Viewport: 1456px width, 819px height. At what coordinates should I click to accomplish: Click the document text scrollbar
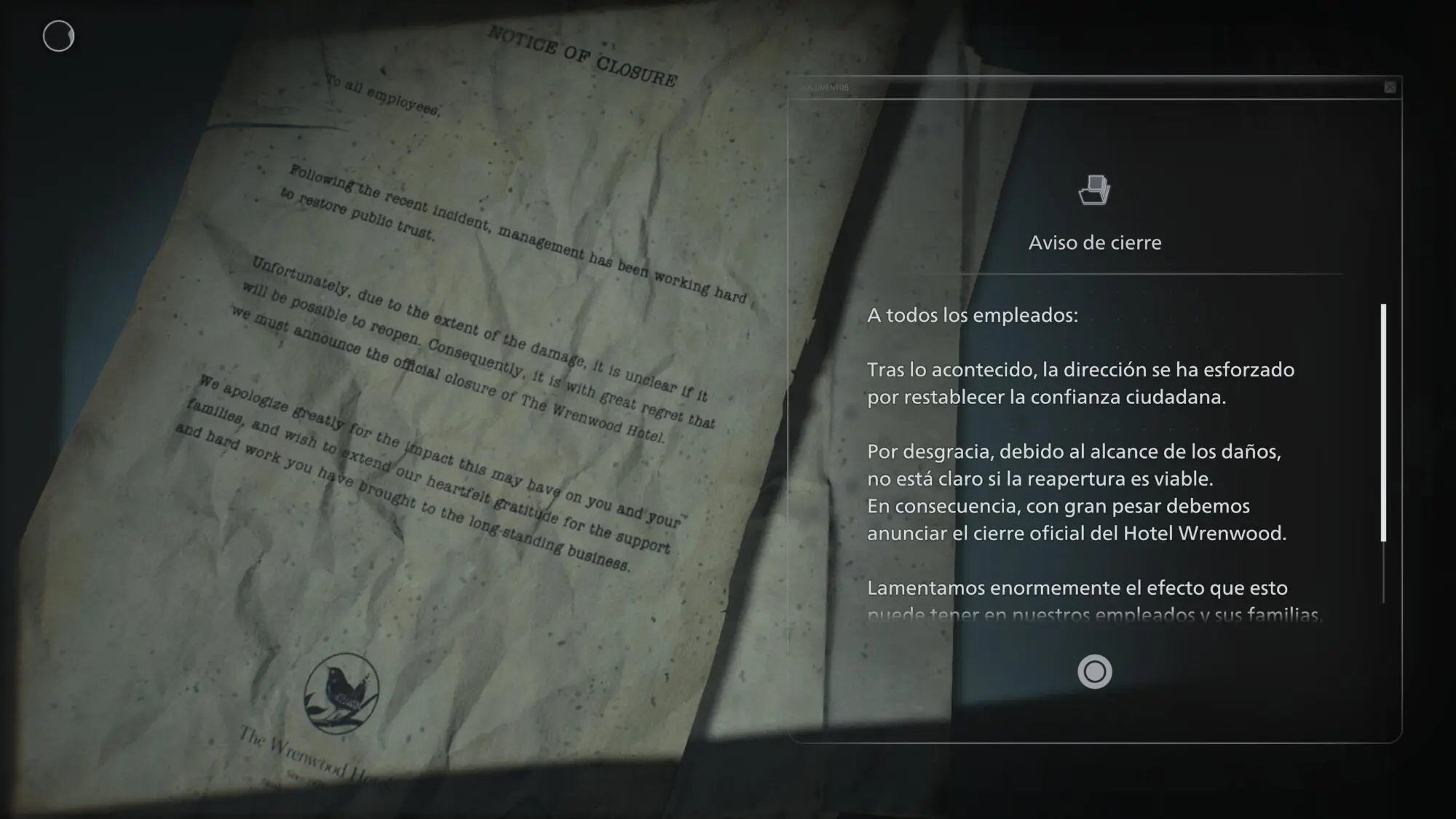click(1383, 423)
